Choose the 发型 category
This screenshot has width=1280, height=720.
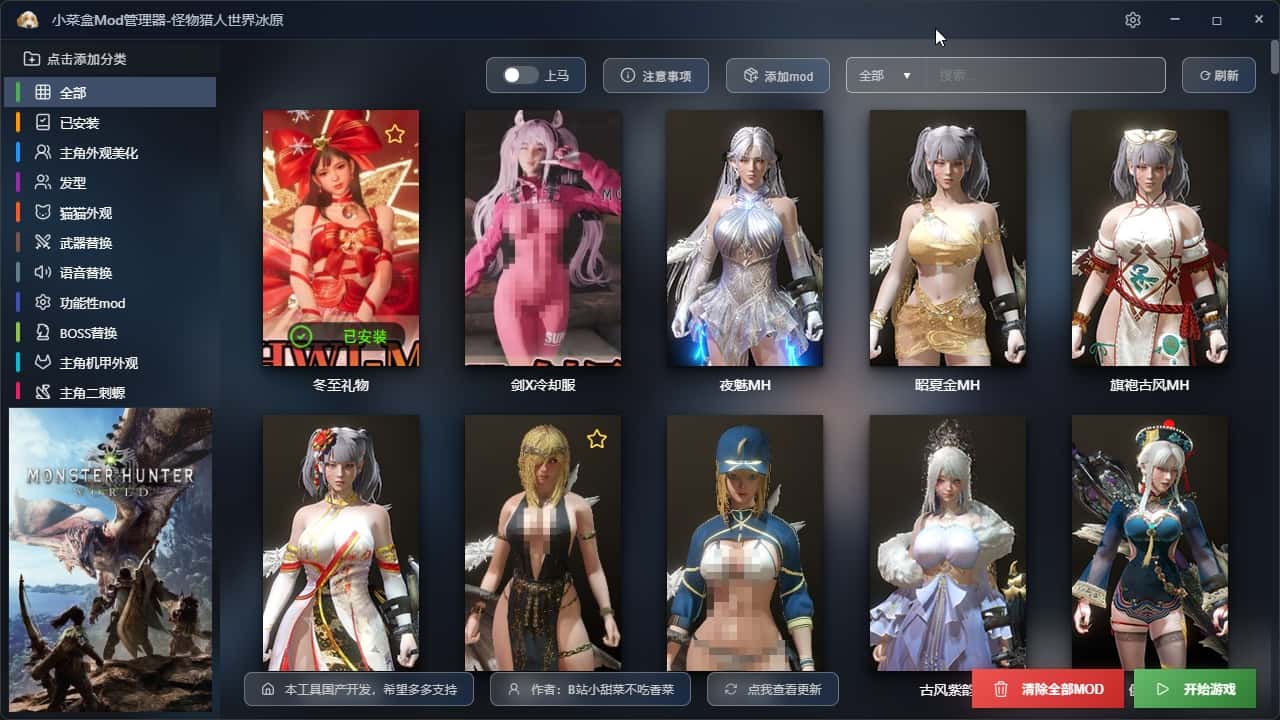pyautogui.click(x=73, y=183)
